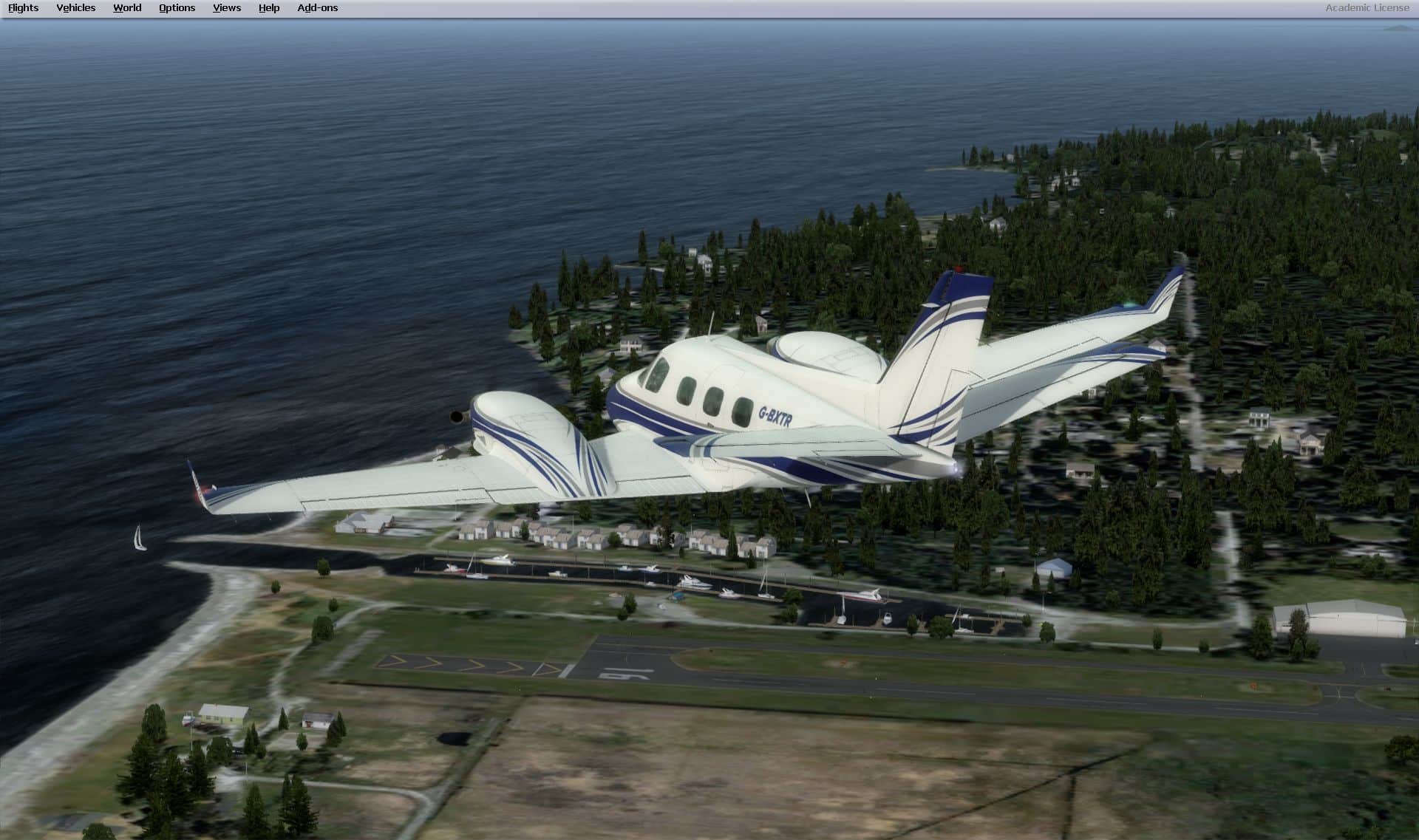Select the World menu
The width and height of the screenshot is (1419, 840).
pyautogui.click(x=127, y=8)
